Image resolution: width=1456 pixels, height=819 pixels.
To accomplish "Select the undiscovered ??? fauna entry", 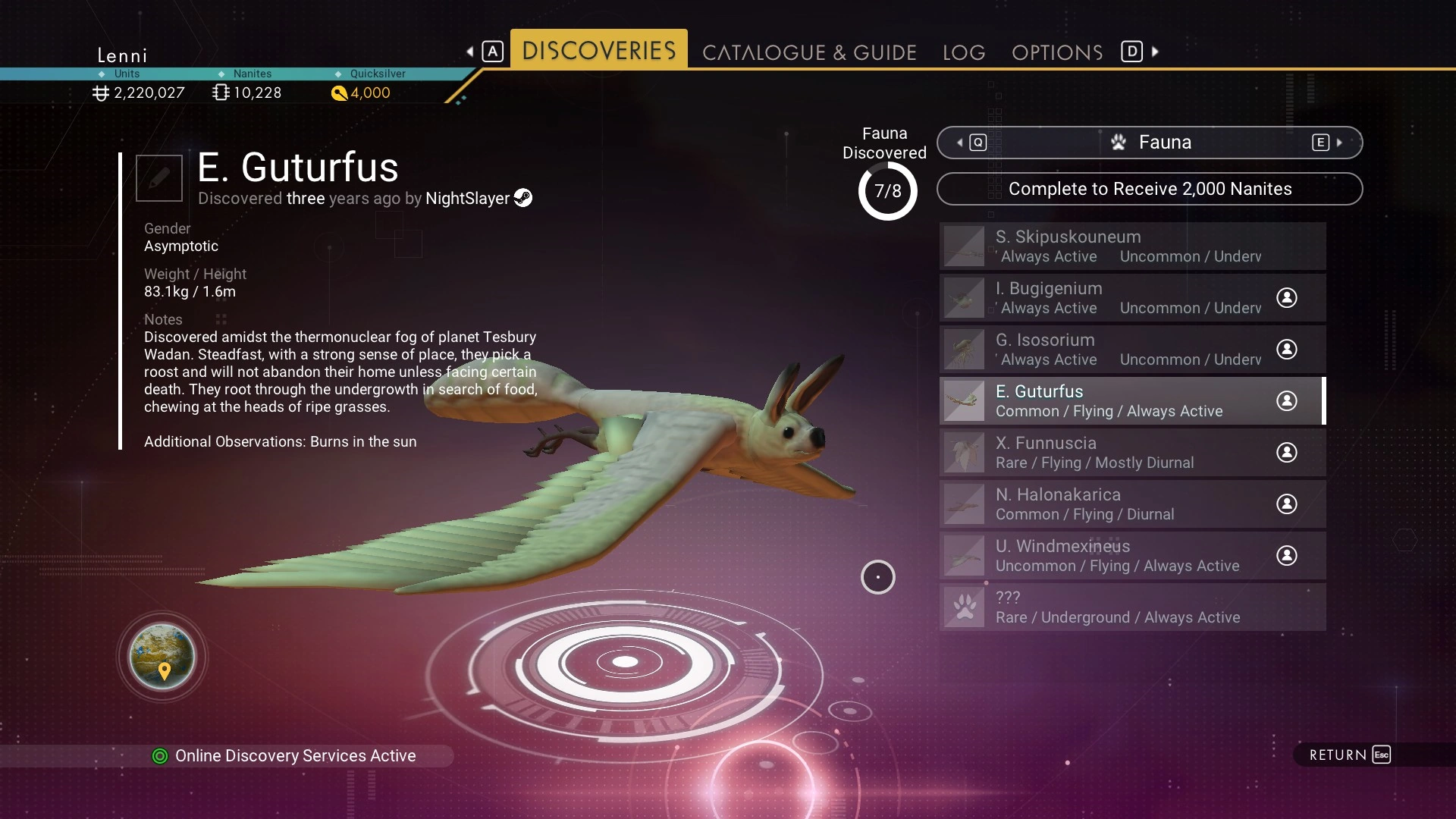I will click(x=1132, y=607).
